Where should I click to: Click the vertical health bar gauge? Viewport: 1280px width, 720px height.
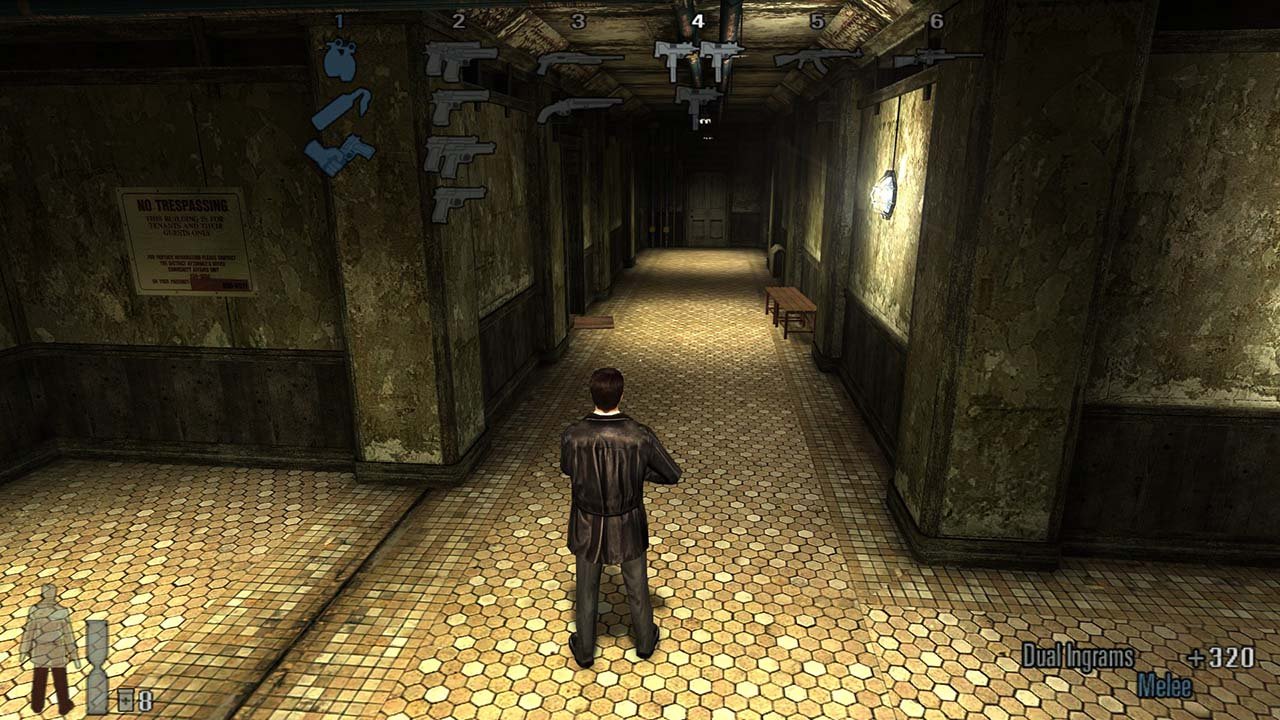coord(95,665)
